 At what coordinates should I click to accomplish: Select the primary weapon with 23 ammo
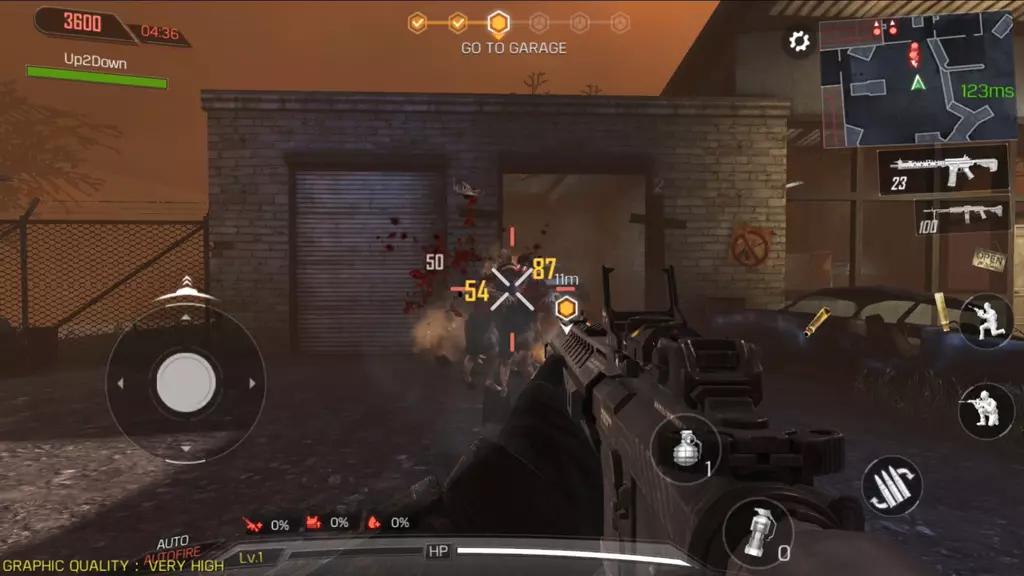[943, 170]
